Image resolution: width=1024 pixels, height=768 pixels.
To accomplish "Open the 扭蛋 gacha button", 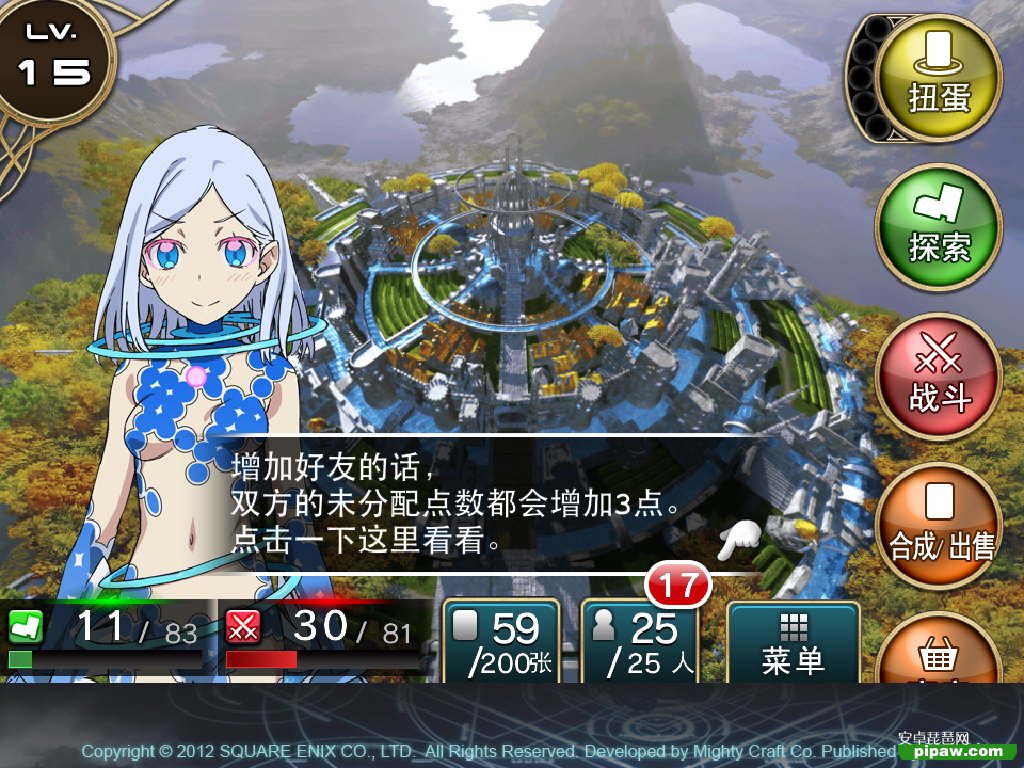I will [938, 78].
